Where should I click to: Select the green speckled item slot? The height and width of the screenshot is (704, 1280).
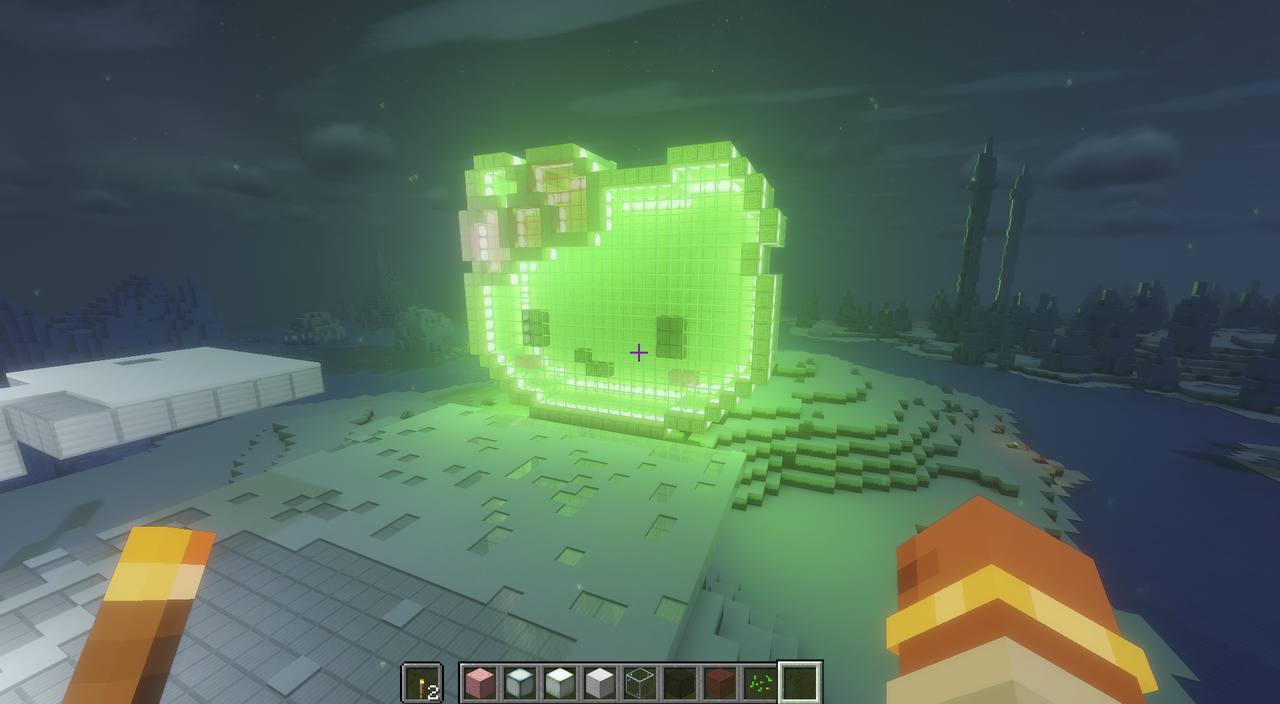coord(760,683)
